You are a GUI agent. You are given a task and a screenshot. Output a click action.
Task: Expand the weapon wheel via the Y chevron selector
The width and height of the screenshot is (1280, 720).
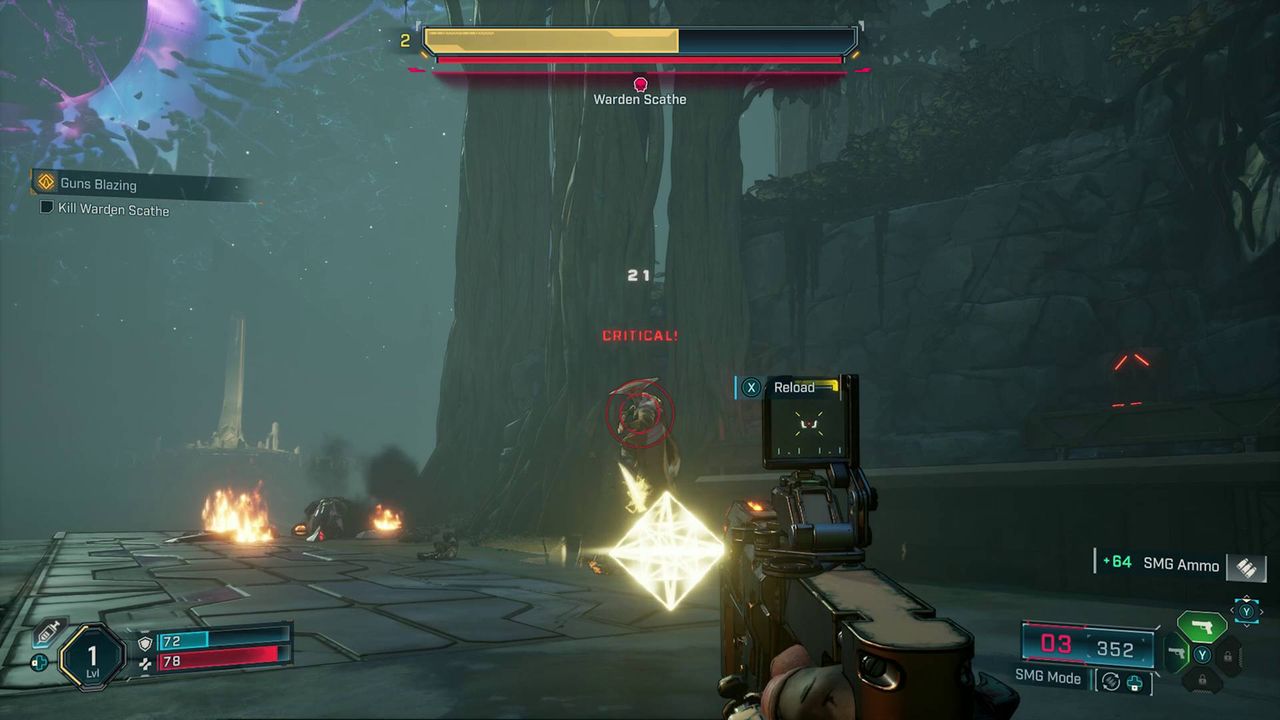[1246, 610]
